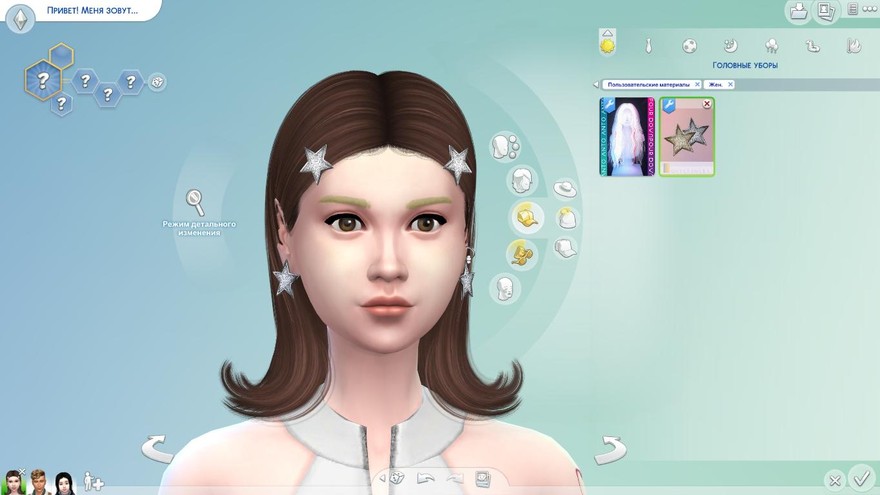Remove the "Жен." filter tag

coord(730,85)
